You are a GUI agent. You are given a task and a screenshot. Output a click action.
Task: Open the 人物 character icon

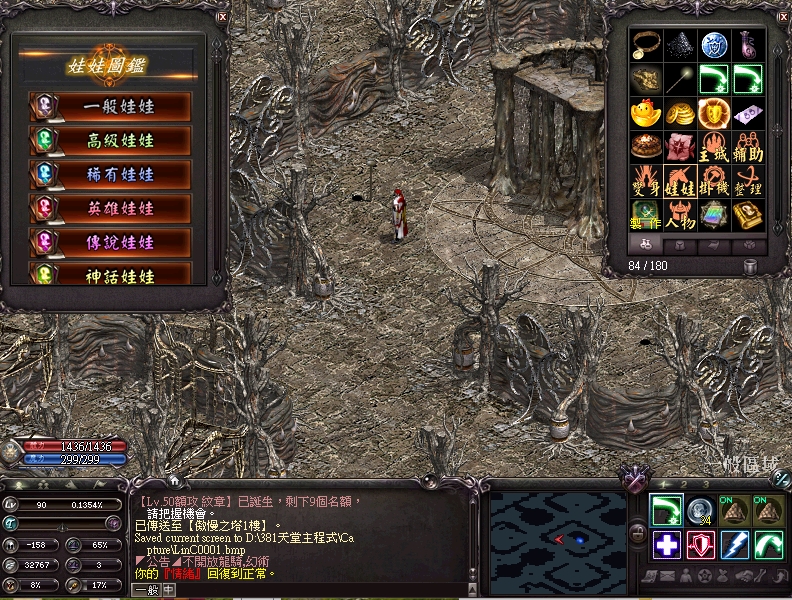pos(679,215)
